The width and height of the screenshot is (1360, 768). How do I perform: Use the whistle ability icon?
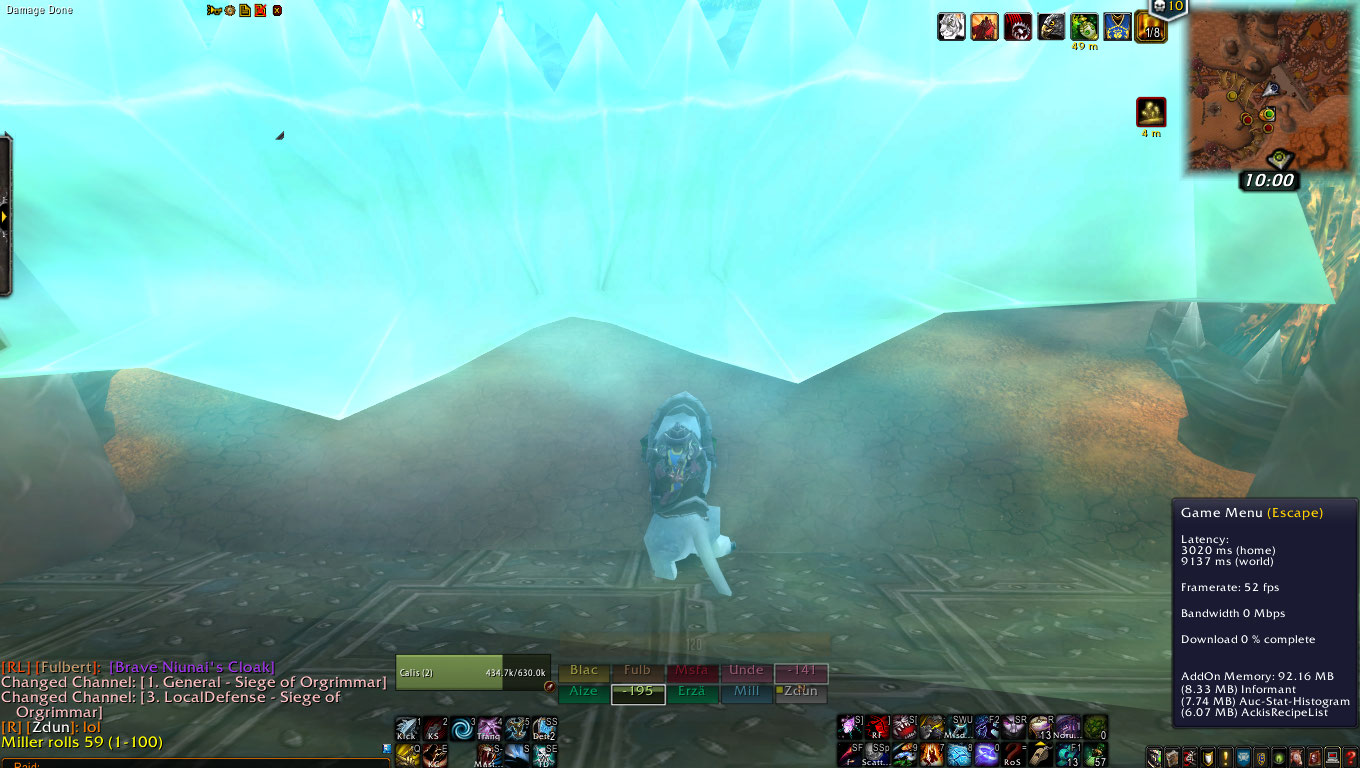pyautogui.click(x=1041, y=755)
